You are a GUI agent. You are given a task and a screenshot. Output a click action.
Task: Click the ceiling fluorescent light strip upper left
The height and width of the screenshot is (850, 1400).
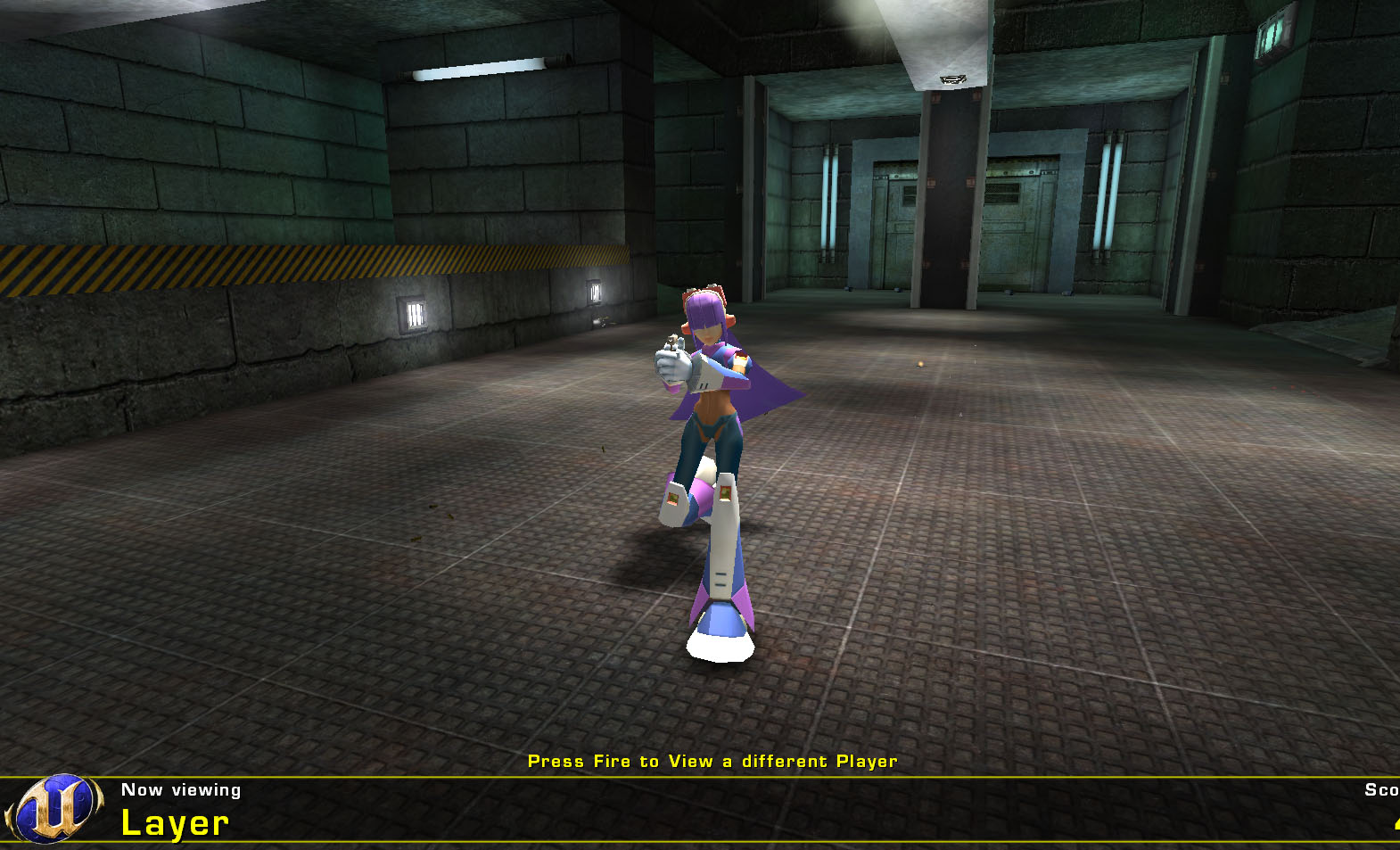coord(479,70)
